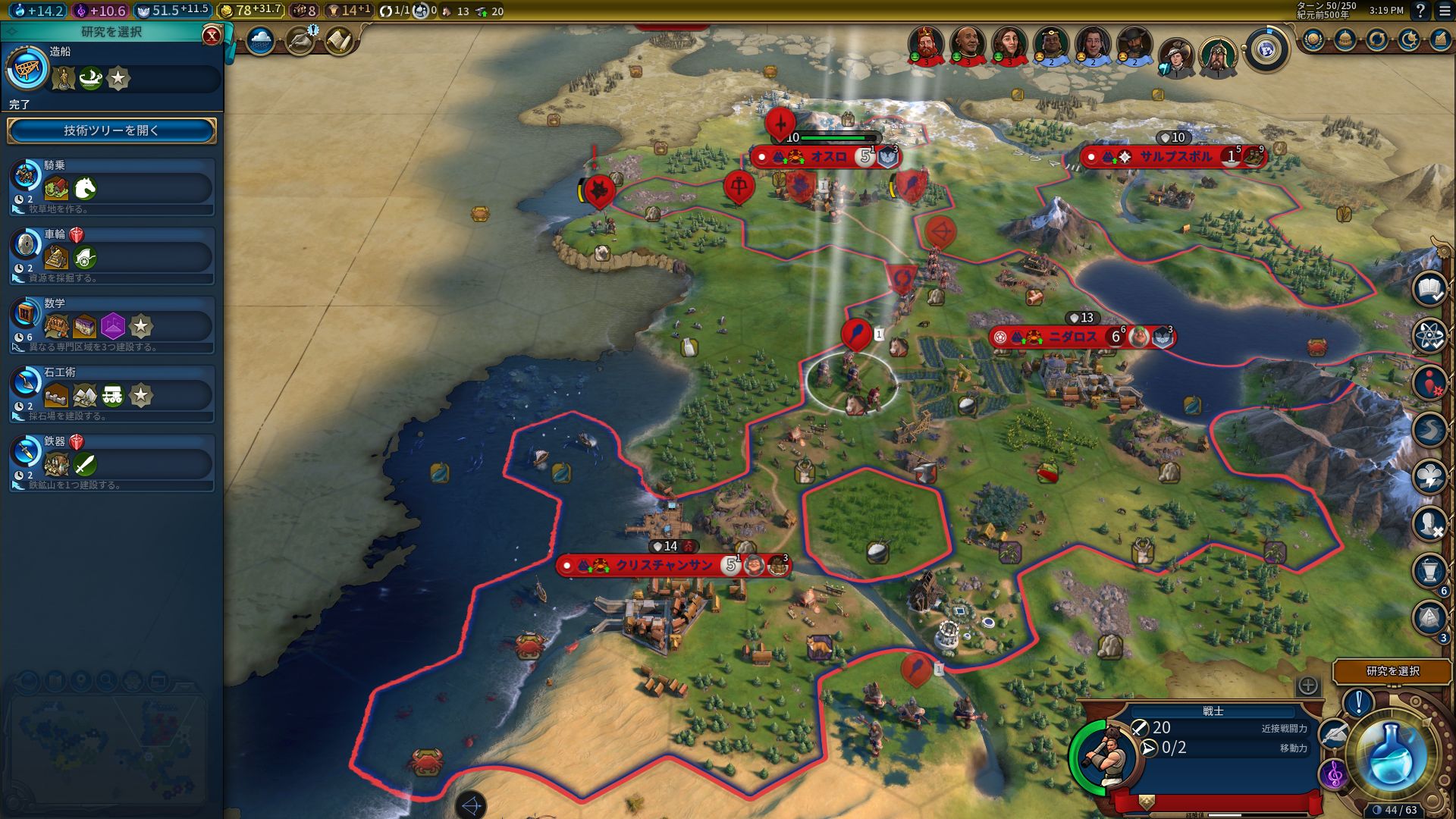The width and height of the screenshot is (1456, 819).
Task: Click the first leader portrait in diplomacy ribbon
Action: [926, 45]
